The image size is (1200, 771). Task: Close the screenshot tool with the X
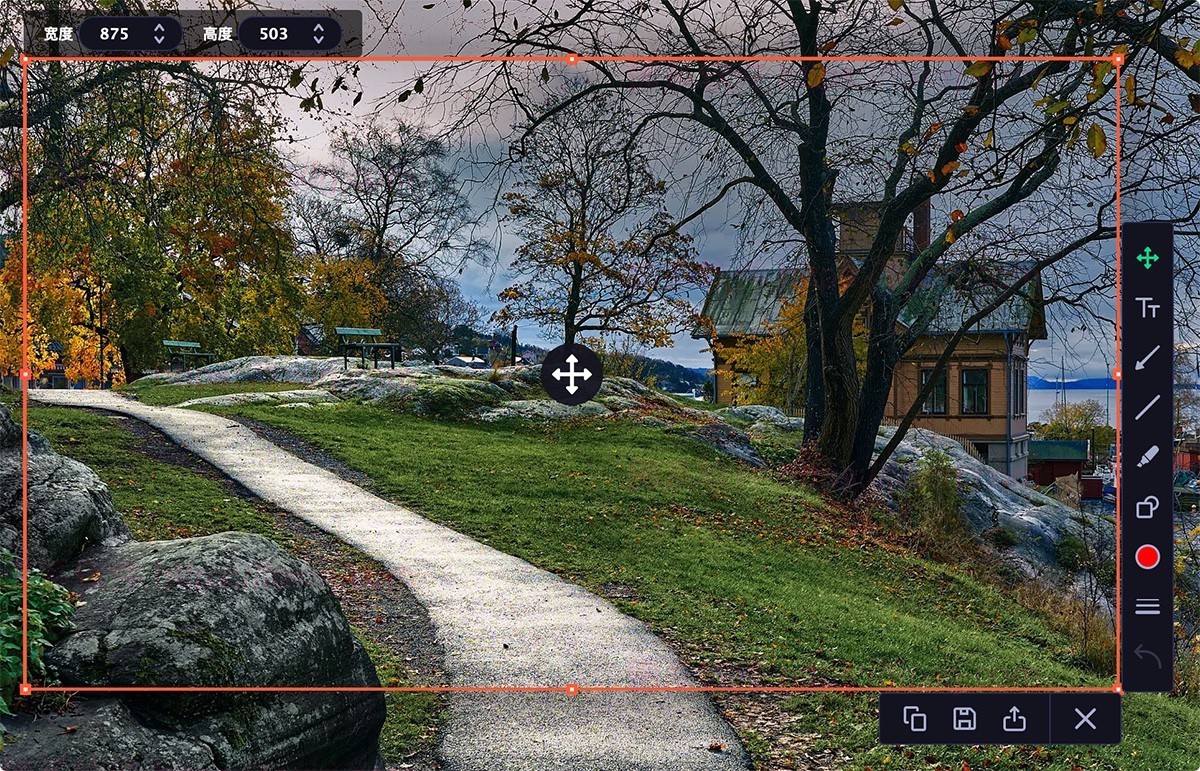click(1085, 719)
